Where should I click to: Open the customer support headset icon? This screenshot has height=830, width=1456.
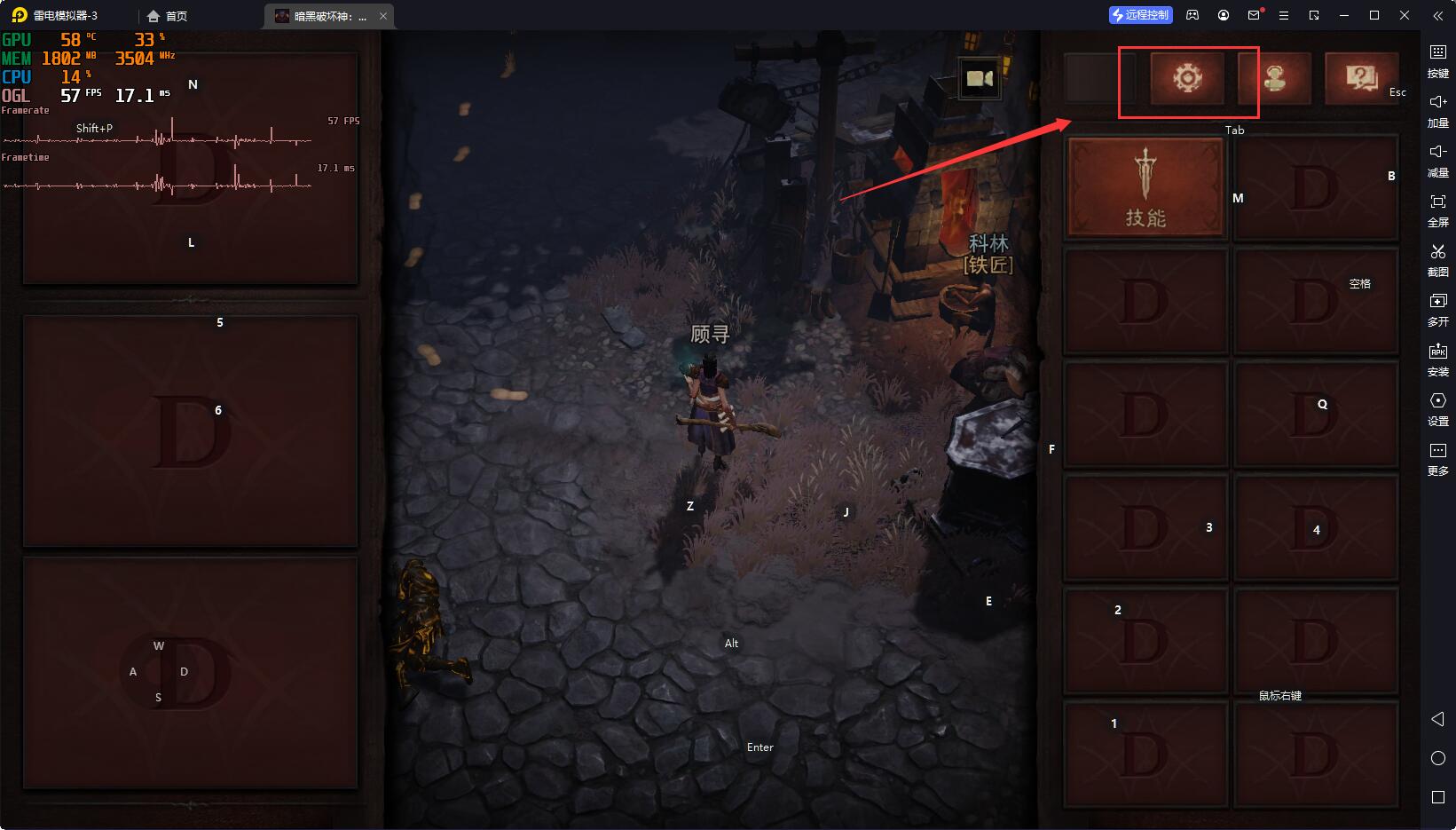point(1274,78)
